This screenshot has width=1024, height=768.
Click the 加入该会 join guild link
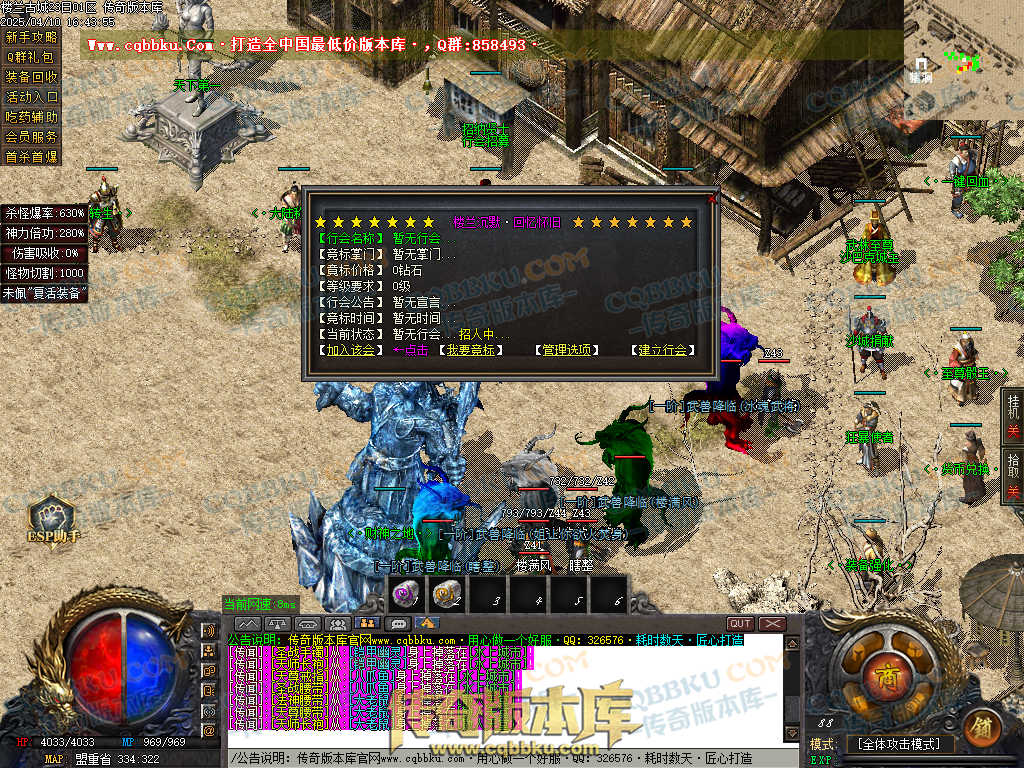[349, 351]
